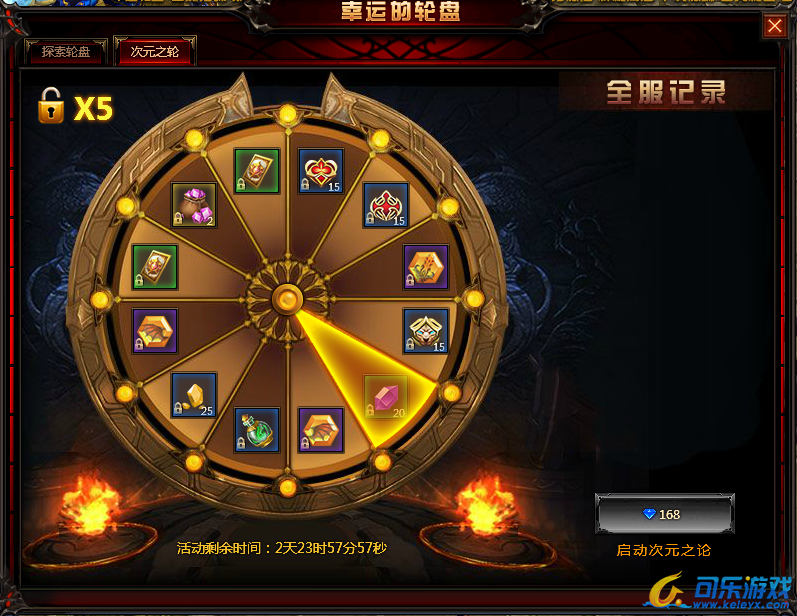Choose the red winged crest reward
This screenshot has height=616, width=797.
point(384,205)
